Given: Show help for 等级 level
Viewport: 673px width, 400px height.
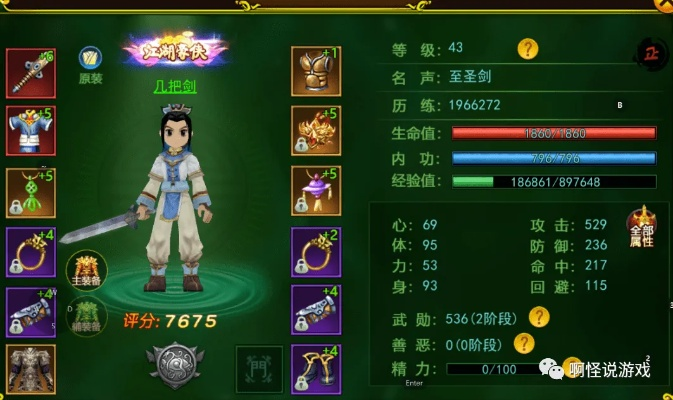Looking at the screenshot, I should (527, 48).
